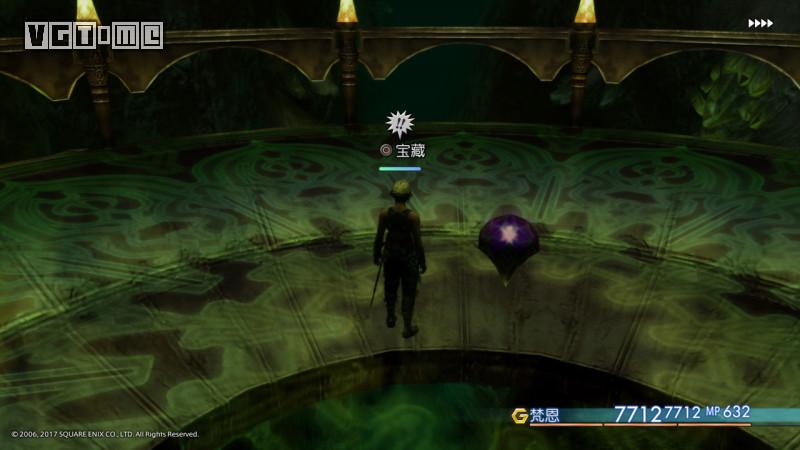Image resolution: width=800 pixels, height=450 pixels.
Task: Toggle the fast-forward speed arrows indicator
Action: pyautogui.click(x=760, y=23)
